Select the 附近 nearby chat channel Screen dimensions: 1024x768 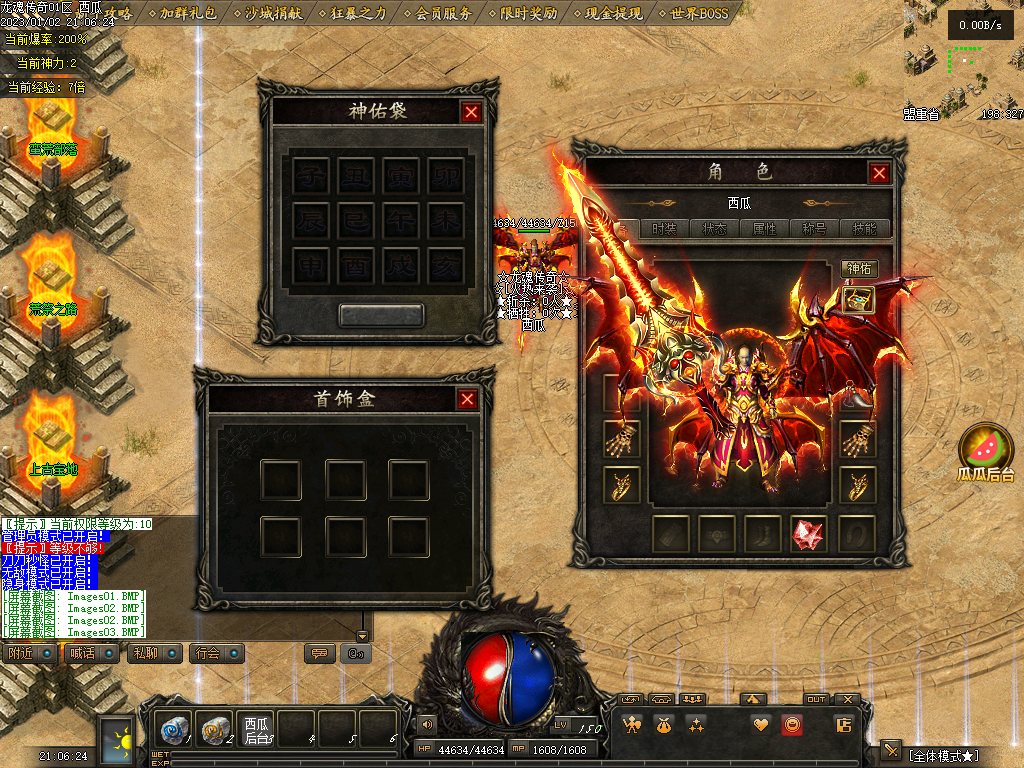[x=30, y=653]
